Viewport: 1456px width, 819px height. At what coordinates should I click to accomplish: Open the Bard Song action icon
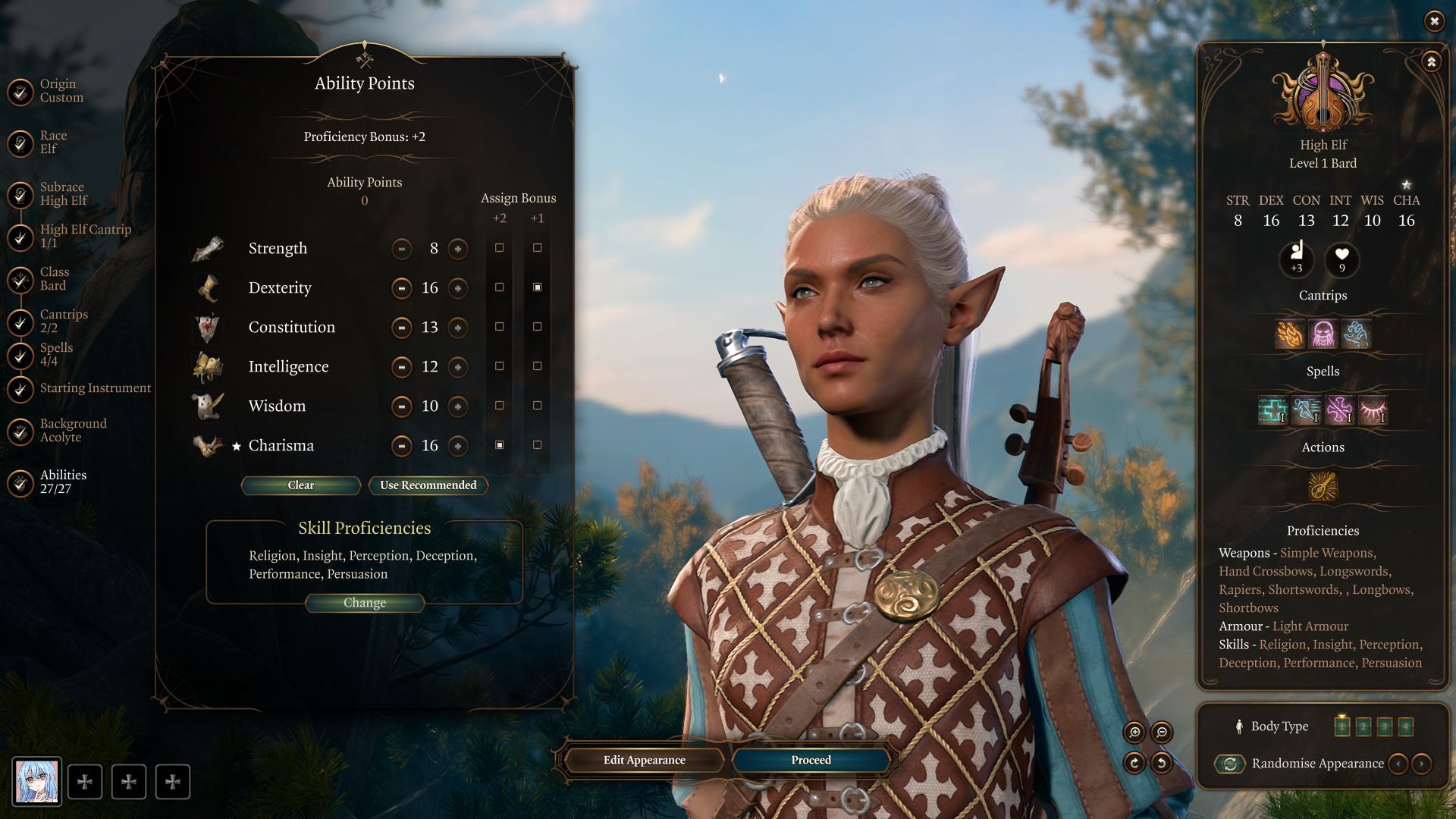[x=1322, y=488]
